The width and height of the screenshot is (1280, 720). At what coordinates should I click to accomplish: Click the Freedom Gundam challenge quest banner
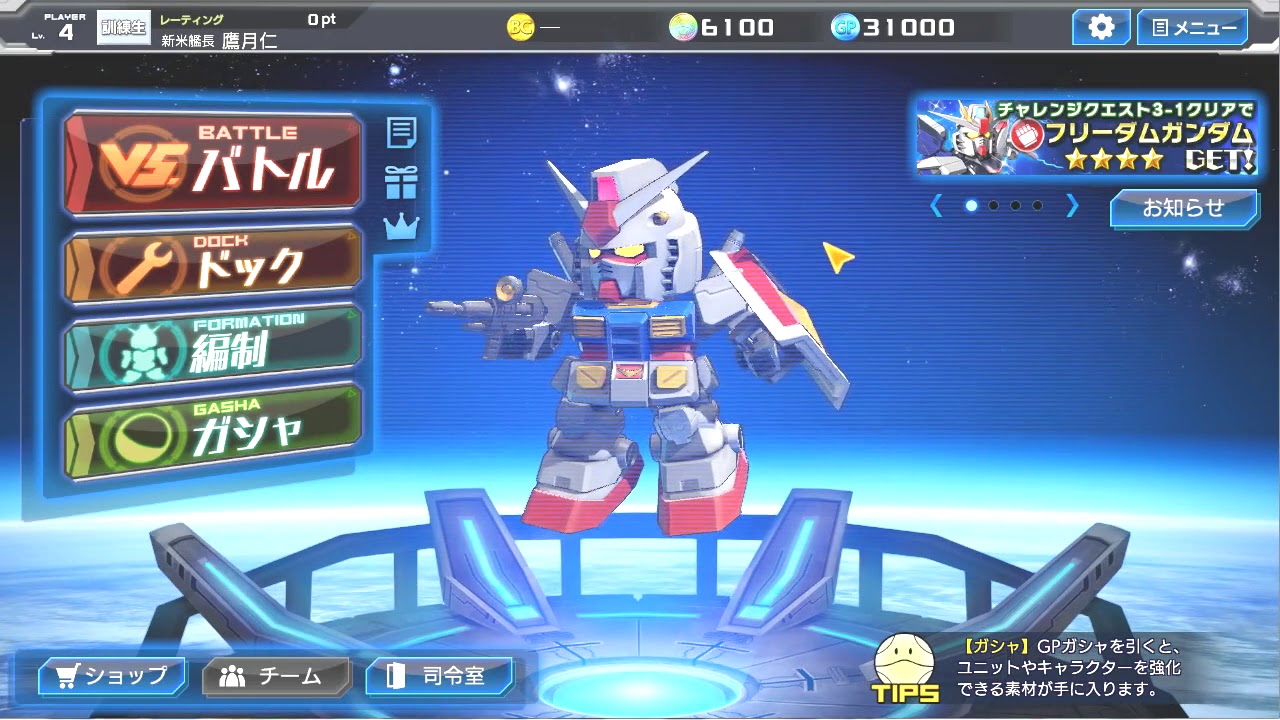point(1075,138)
